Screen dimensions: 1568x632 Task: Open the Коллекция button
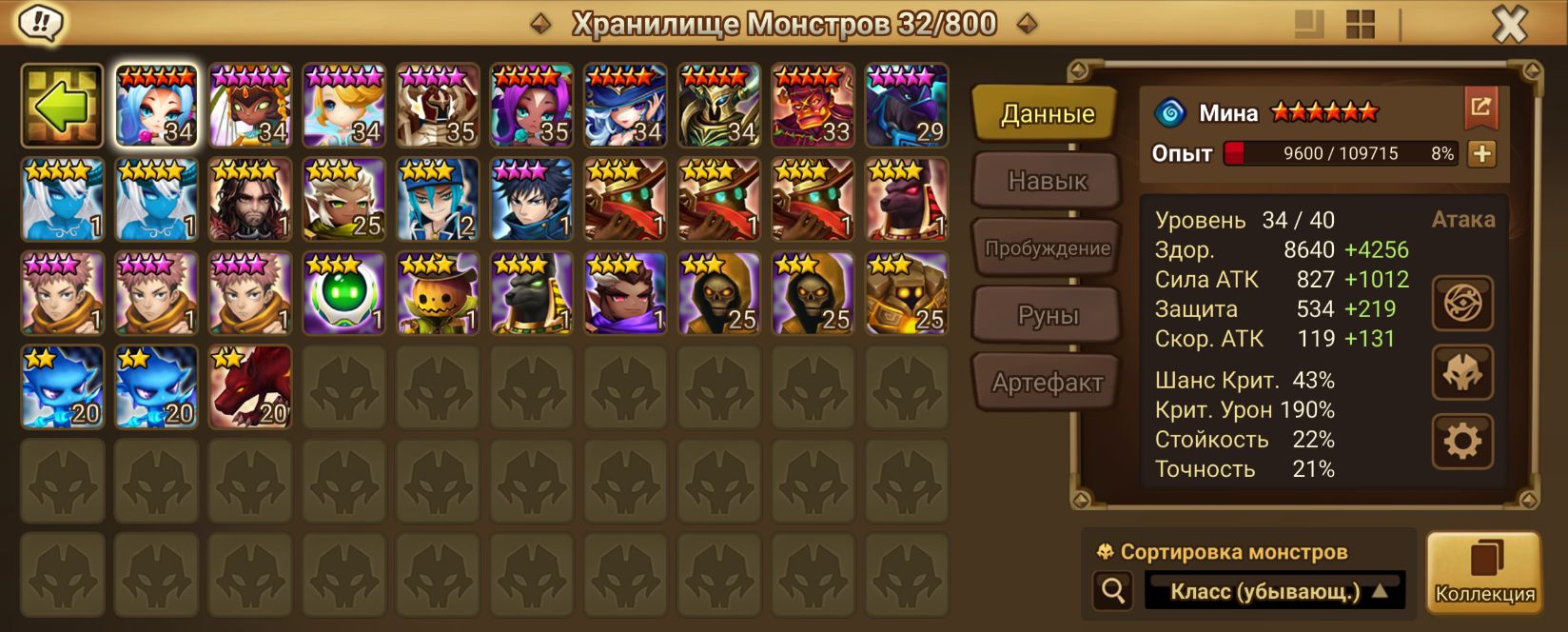point(1483,571)
